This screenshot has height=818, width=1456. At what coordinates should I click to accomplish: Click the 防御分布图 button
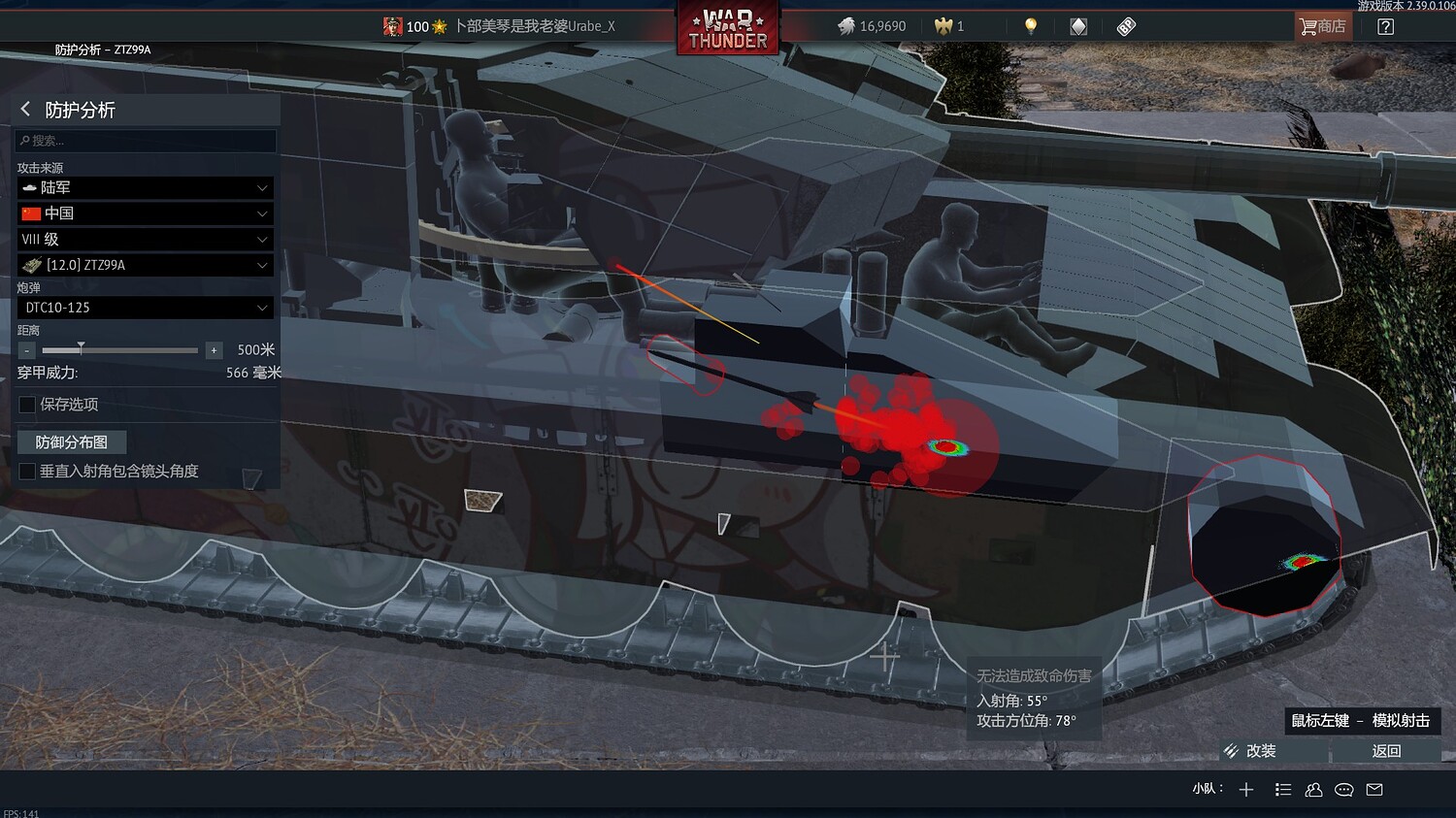72,442
